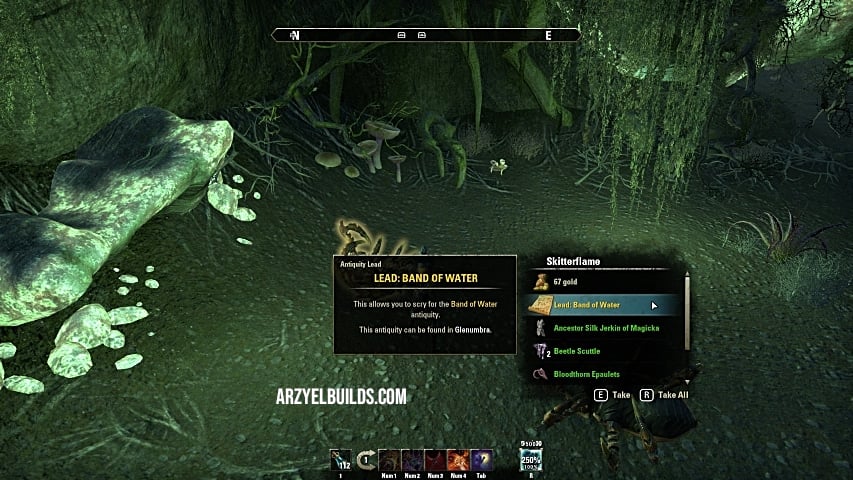Activate the Num 2 ability slot
This screenshot has height=480, width=853.
click(411, 461)
